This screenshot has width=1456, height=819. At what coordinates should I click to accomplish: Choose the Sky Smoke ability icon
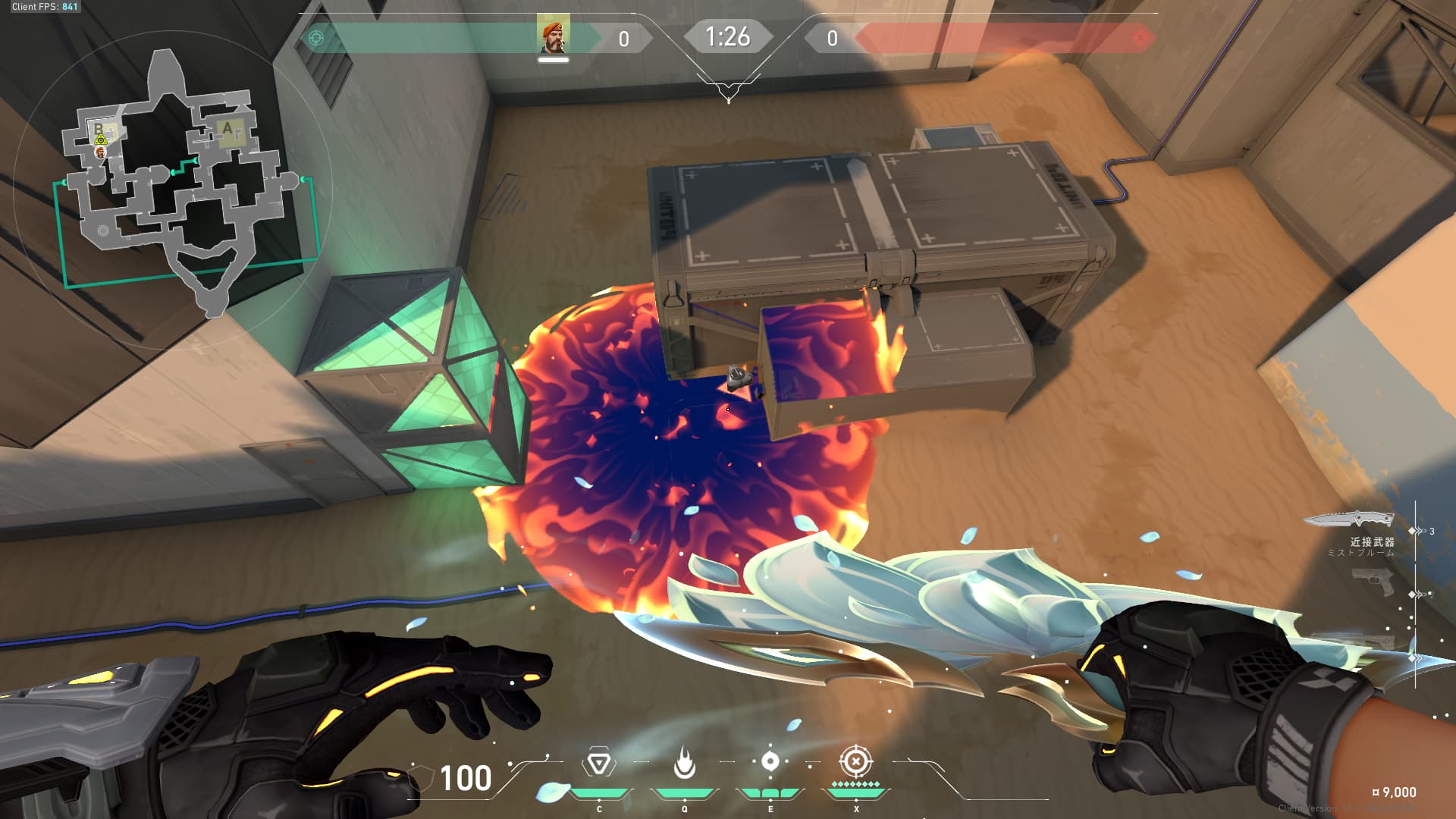[770, 761]
